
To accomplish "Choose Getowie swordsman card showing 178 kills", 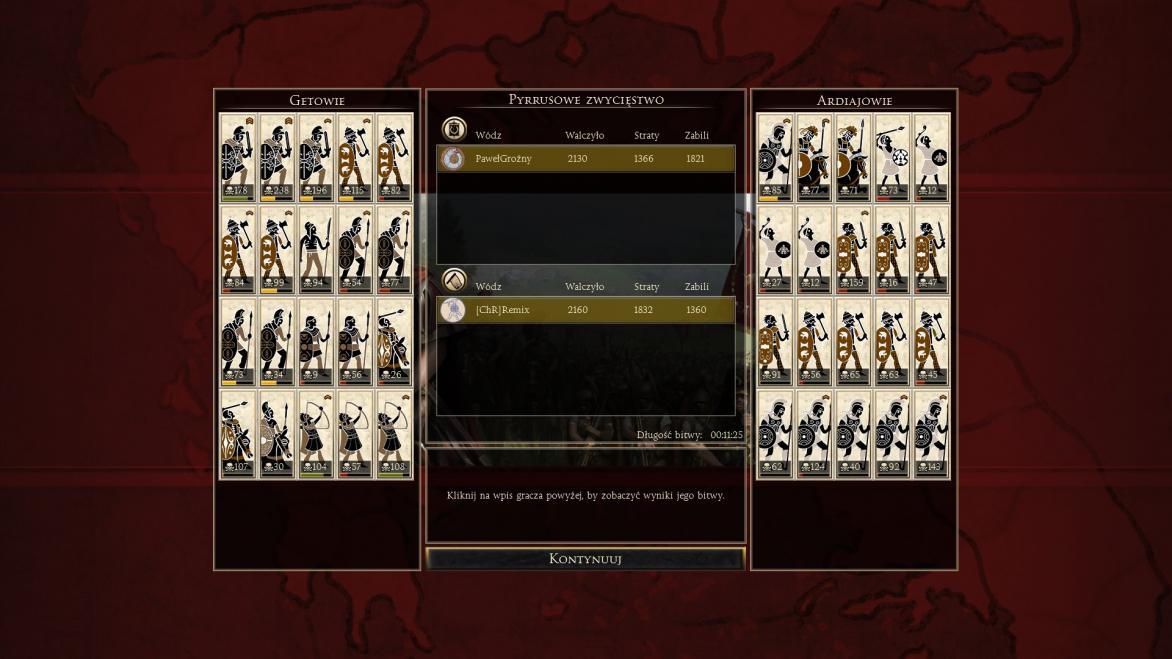I will (238, 157).
